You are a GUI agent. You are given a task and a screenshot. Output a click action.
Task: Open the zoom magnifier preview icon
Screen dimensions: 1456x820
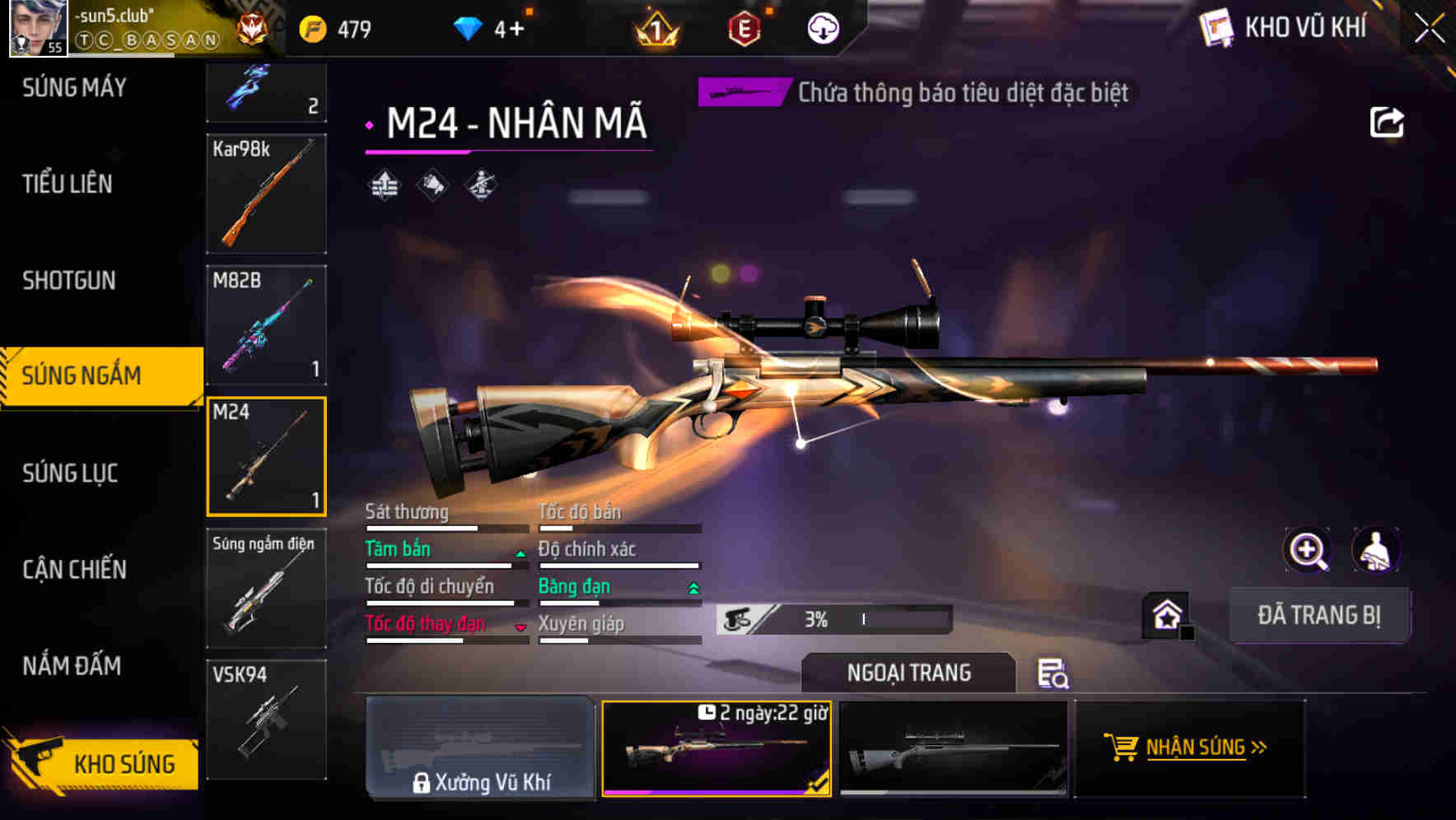coord(1307,550)
